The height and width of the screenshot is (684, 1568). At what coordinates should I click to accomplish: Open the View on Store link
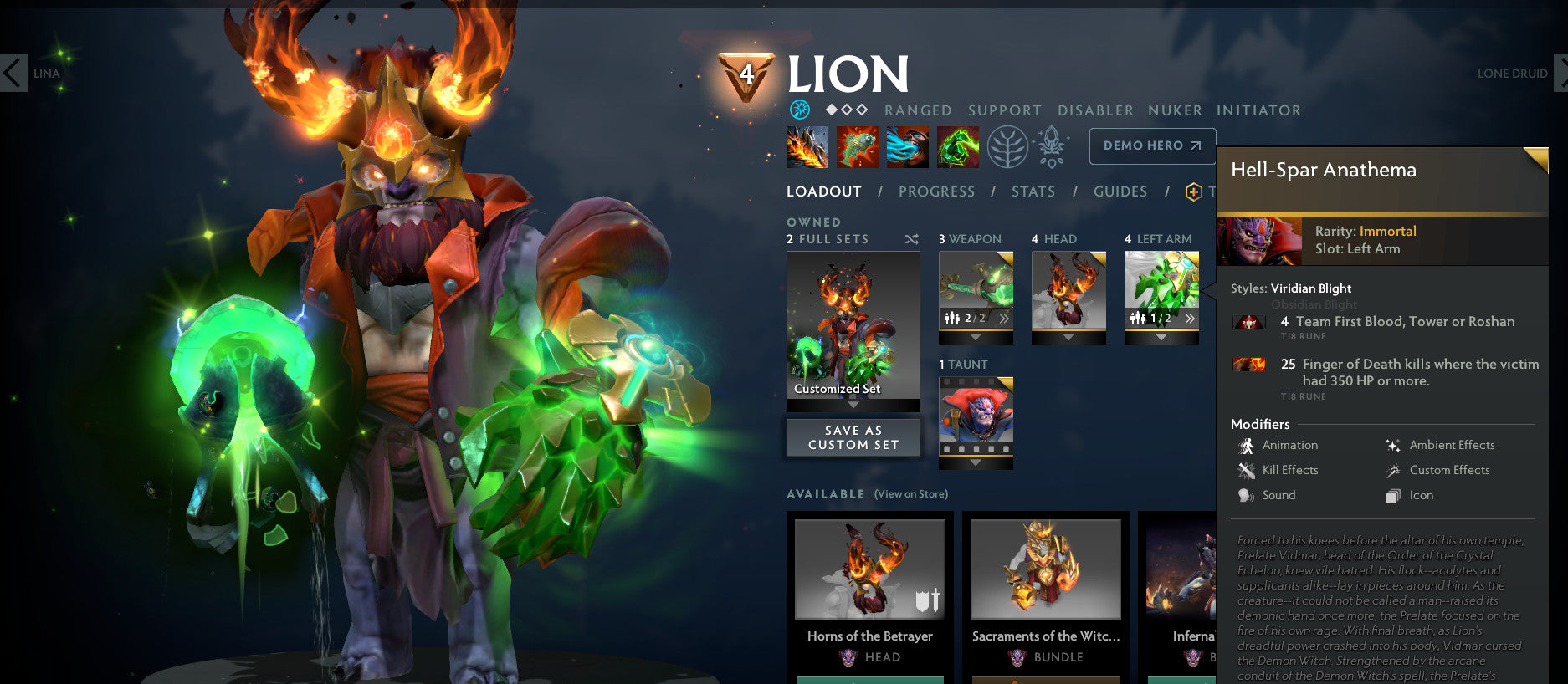[912, 494]
